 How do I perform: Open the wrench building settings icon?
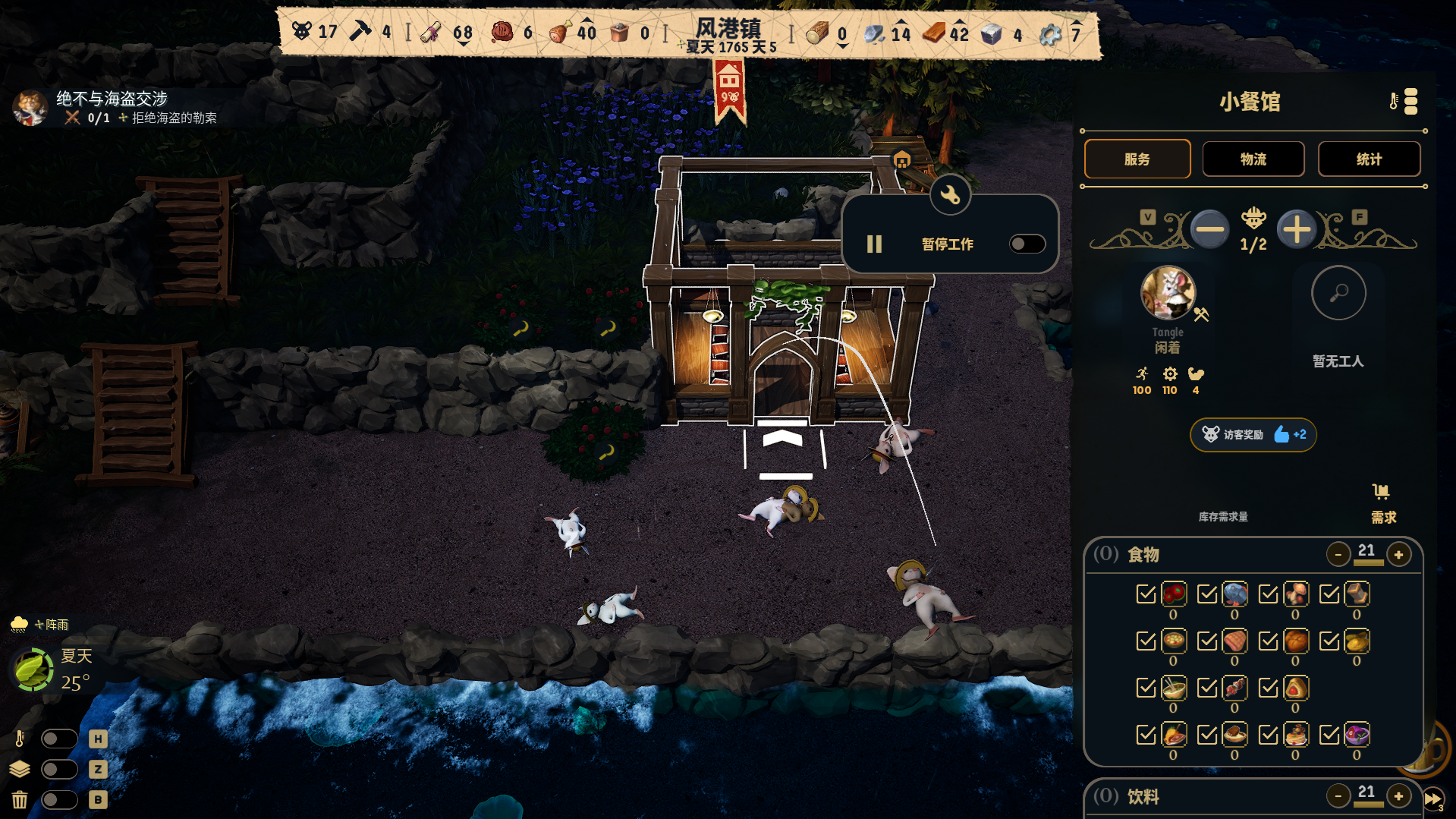click(950, 195)
